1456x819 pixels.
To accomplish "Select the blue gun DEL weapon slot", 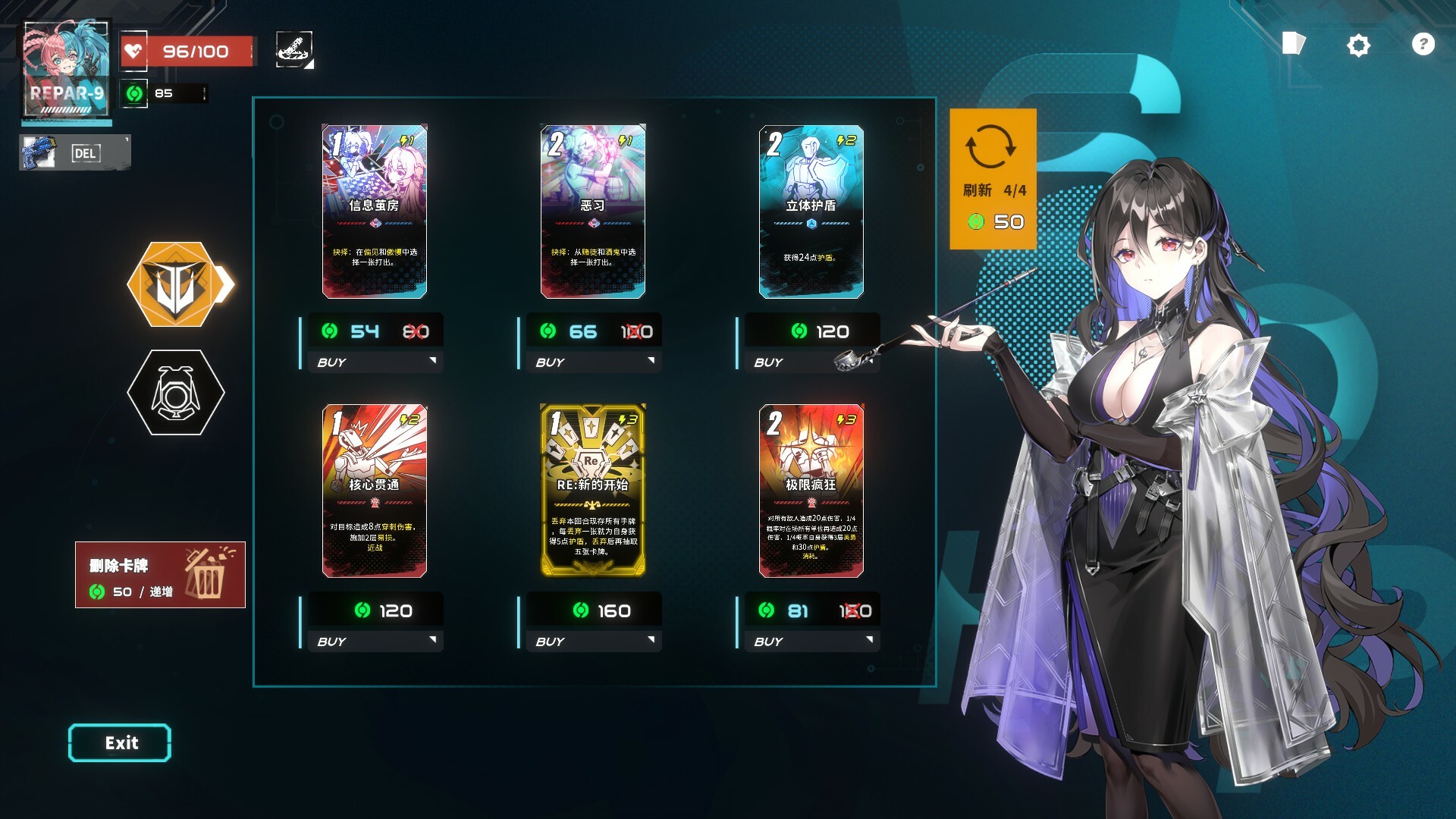I will point(74,152).
